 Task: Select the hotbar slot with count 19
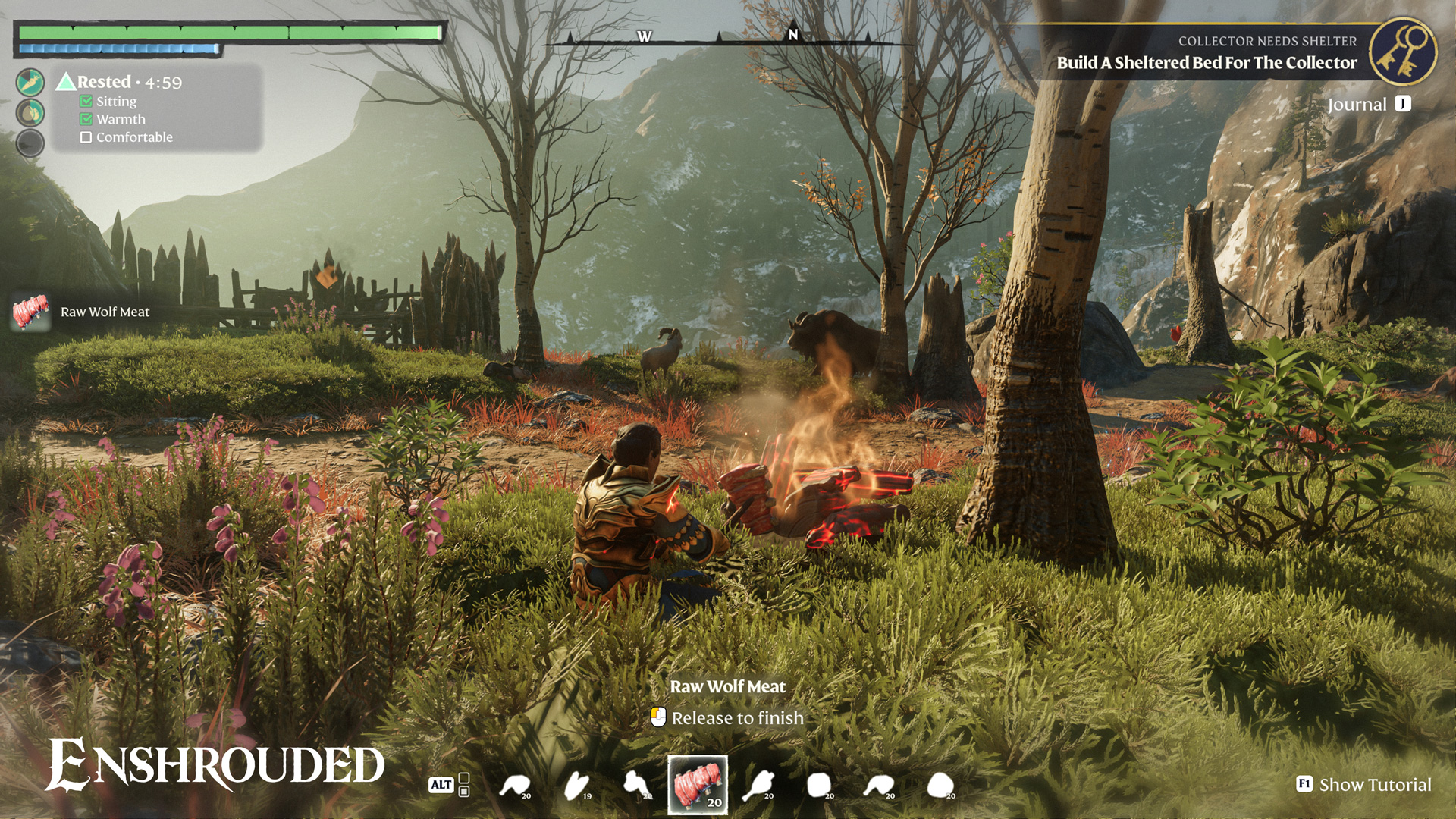(577, 786)
